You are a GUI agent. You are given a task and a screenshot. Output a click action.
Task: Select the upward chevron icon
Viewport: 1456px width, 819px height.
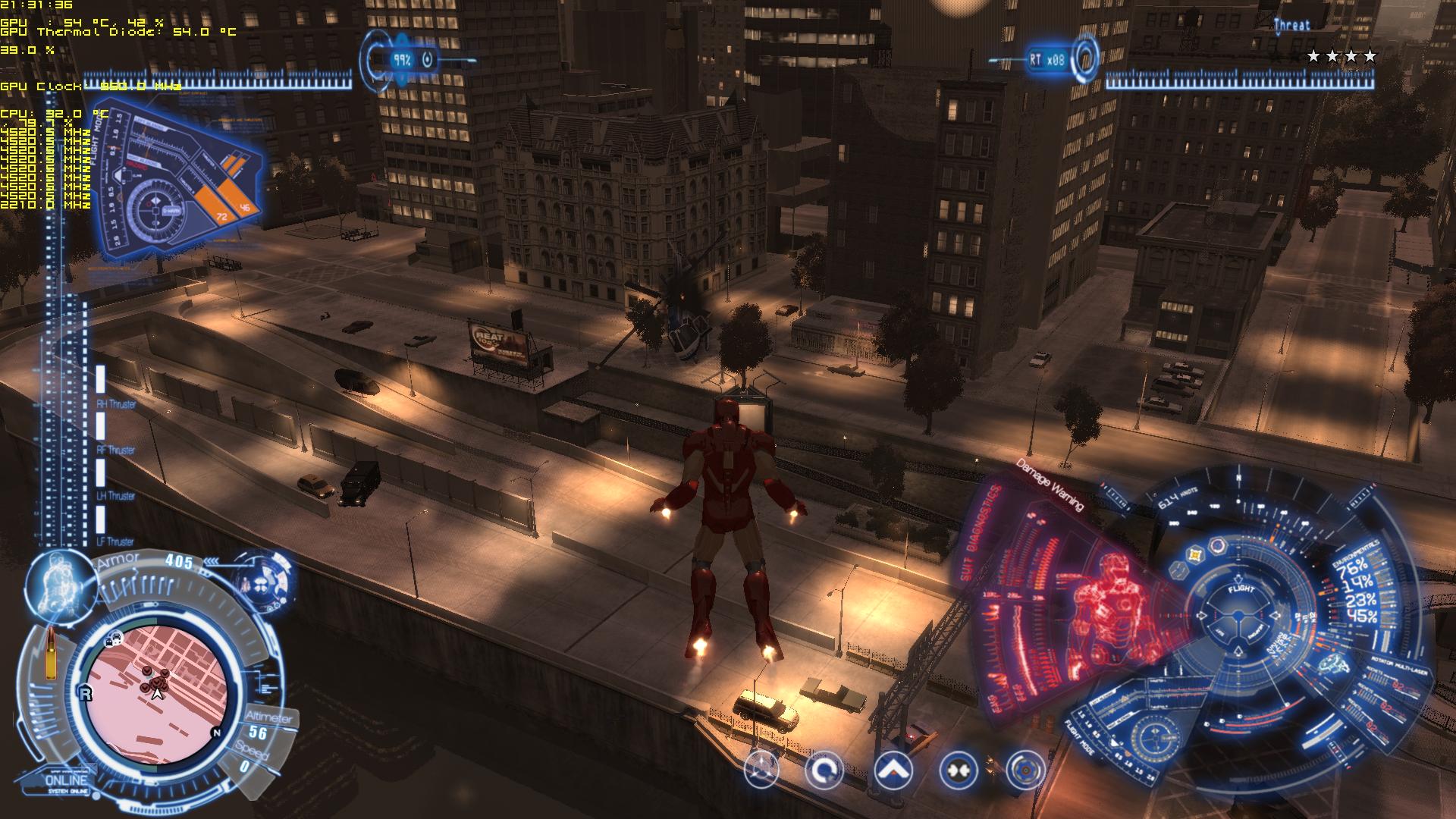pyautogui.click(x=893, y=771)
